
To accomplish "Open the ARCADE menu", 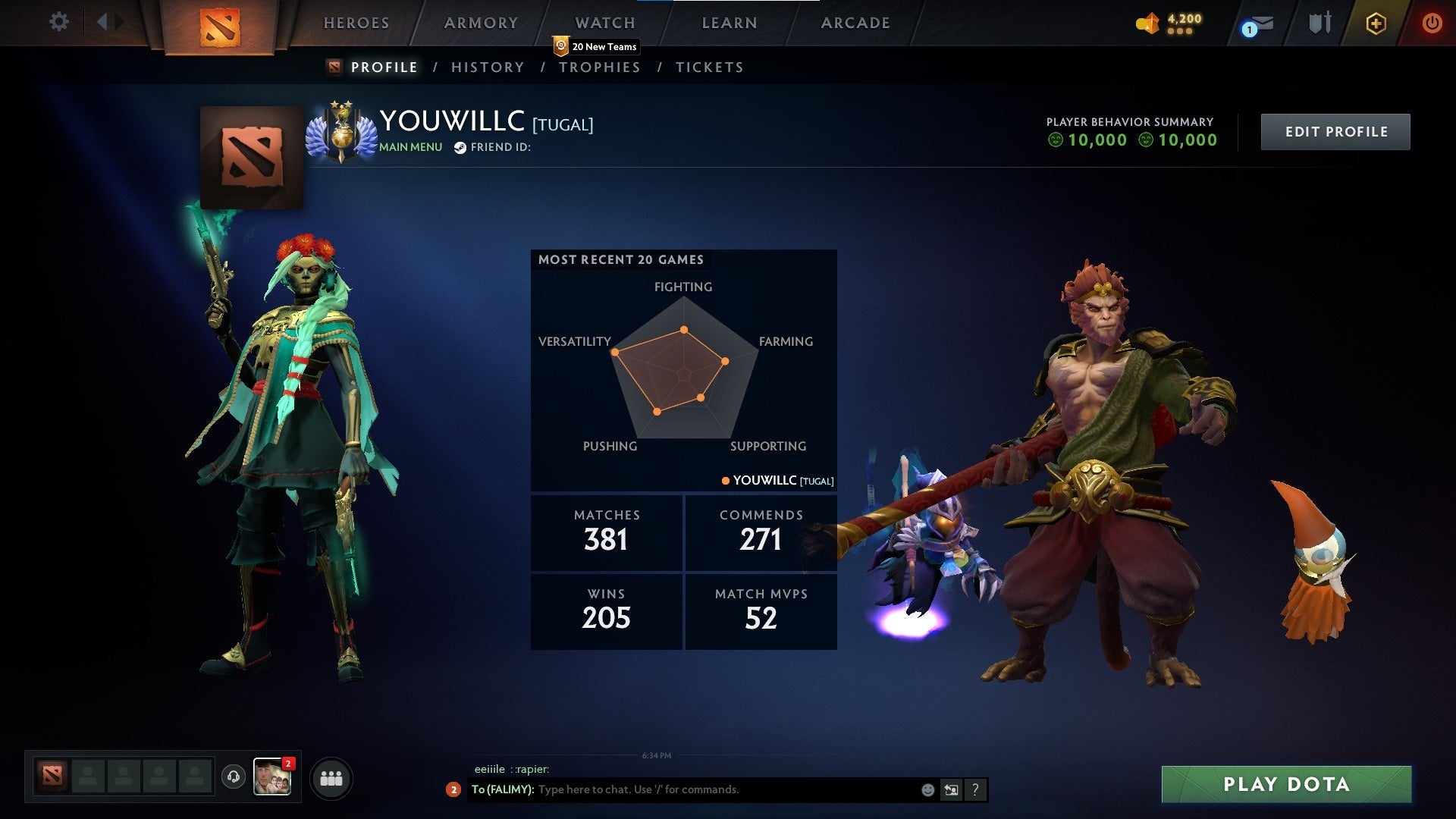I will pyautogui.click(x=855, y=23).
